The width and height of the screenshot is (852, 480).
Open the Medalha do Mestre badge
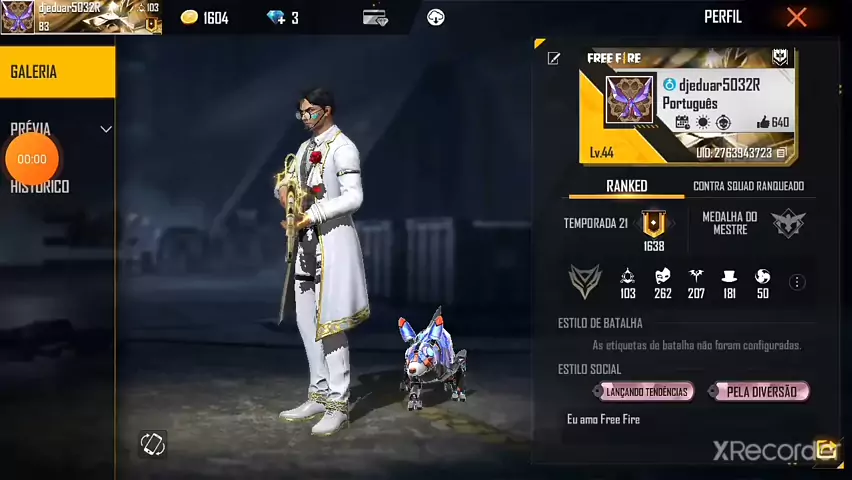(788, 223)
